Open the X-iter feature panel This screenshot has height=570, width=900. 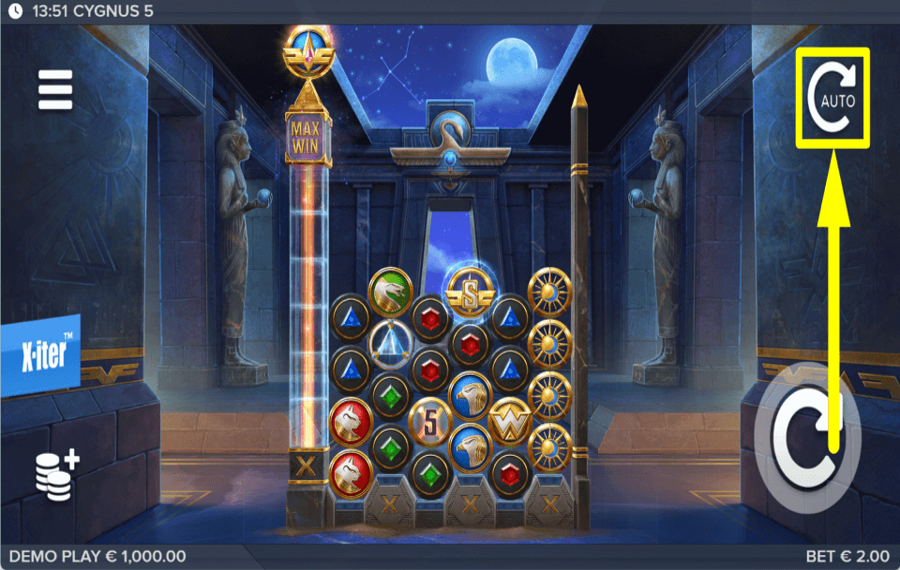pyautogui.click(x=41, y=356)
